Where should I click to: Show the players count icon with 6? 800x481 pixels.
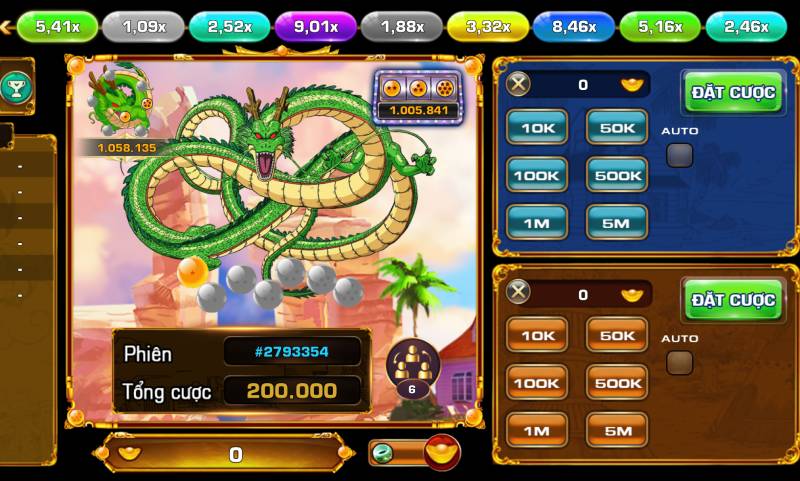coord(412,367)
